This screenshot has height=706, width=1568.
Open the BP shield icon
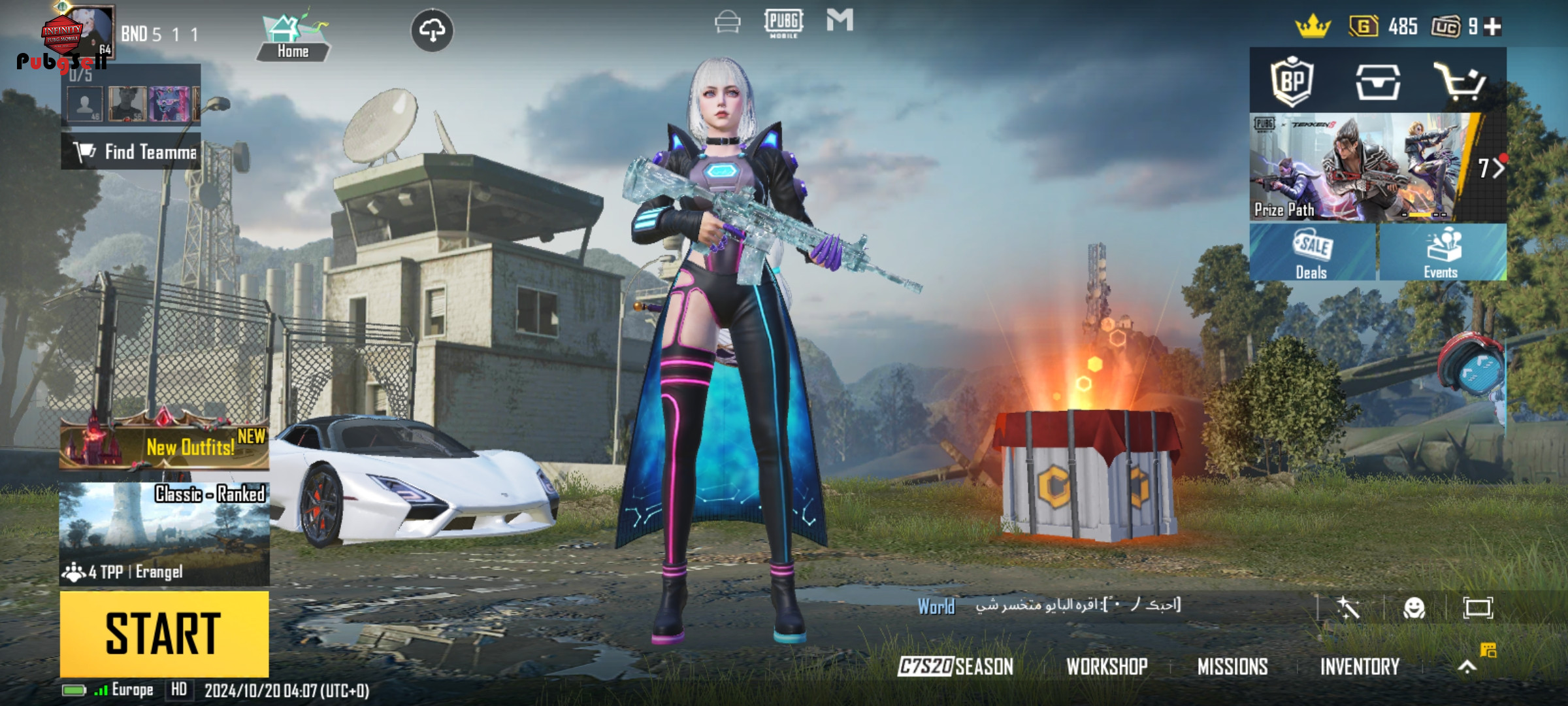pyautogui.click(x=1292, y=82)
